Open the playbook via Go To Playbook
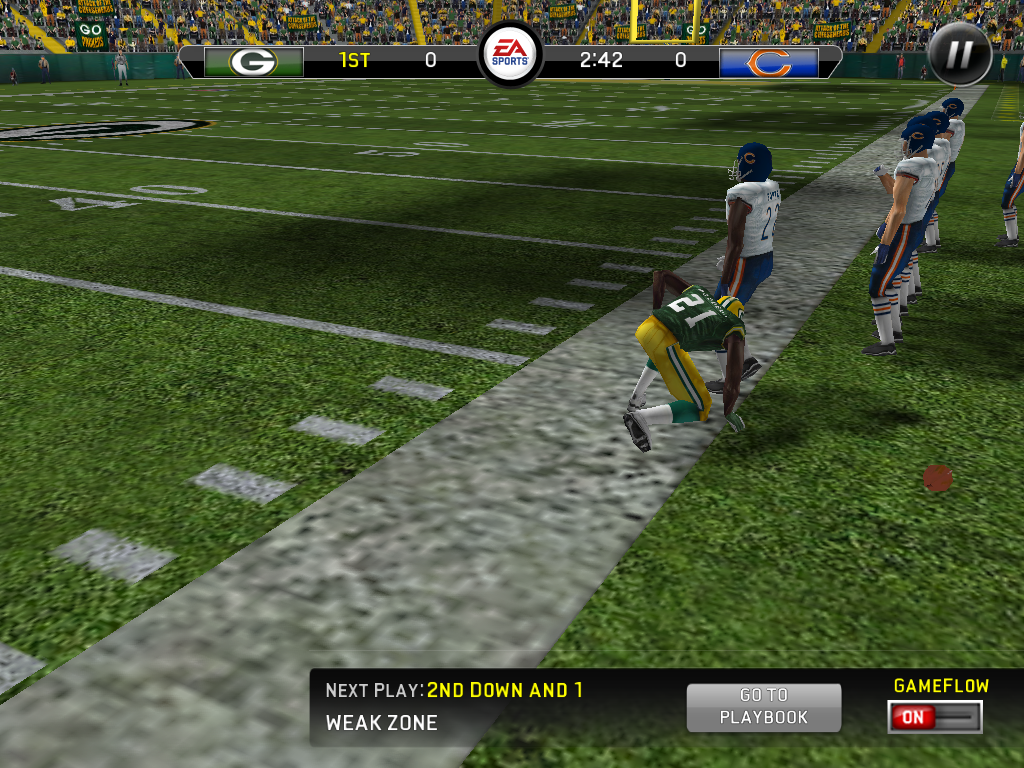 (764, 707)
